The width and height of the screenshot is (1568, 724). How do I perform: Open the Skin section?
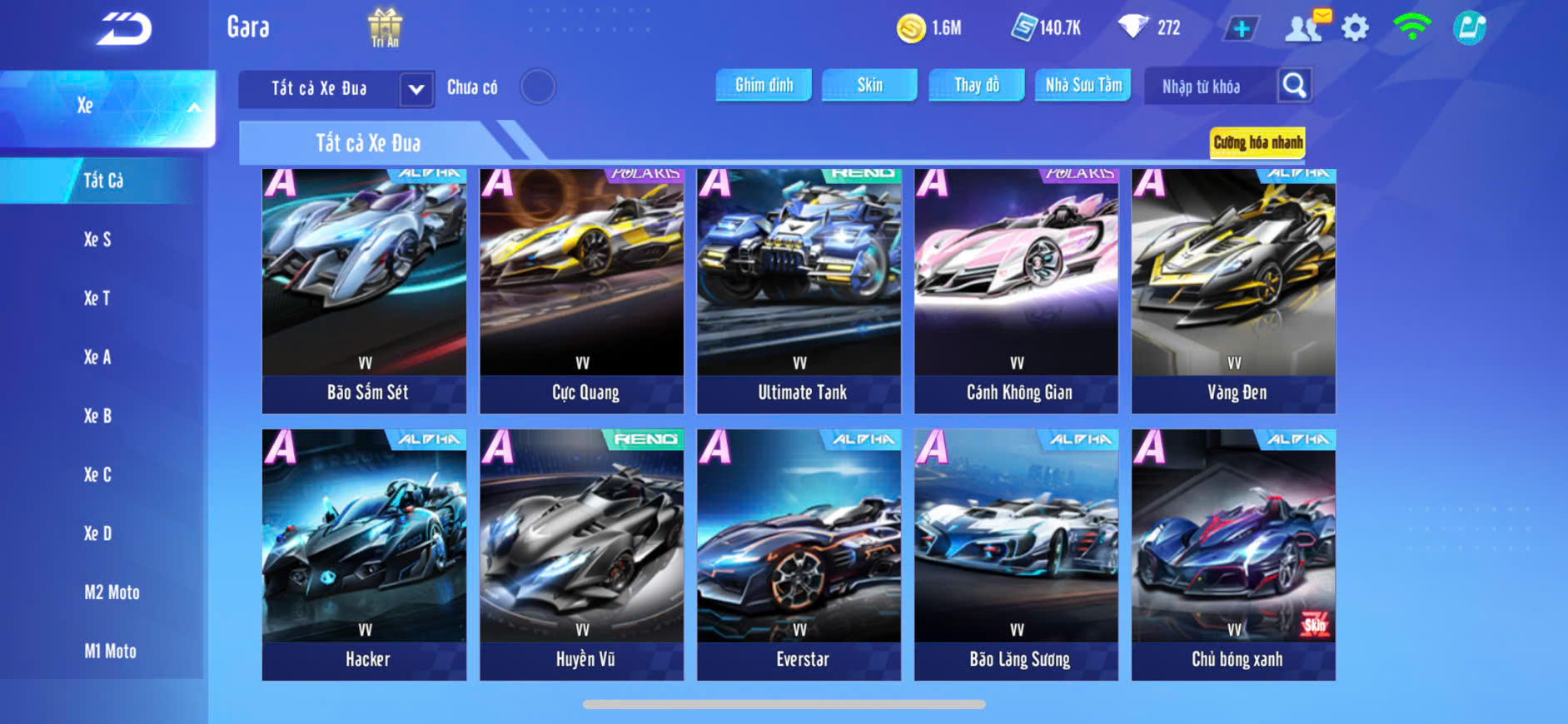(869, 85)
